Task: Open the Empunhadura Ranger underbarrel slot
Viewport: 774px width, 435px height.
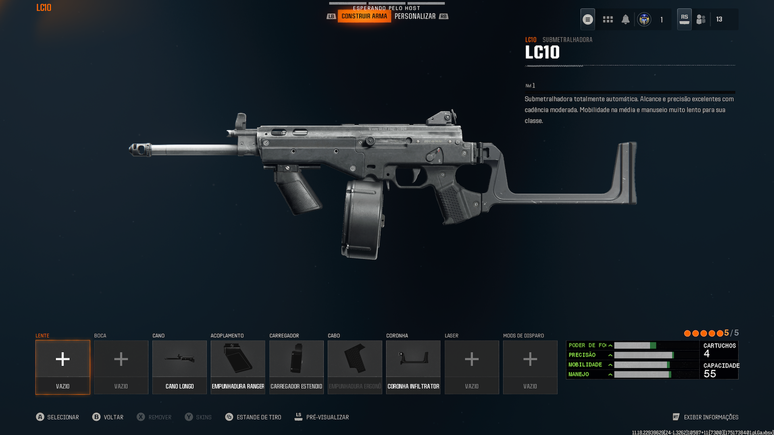Action: 238,366
